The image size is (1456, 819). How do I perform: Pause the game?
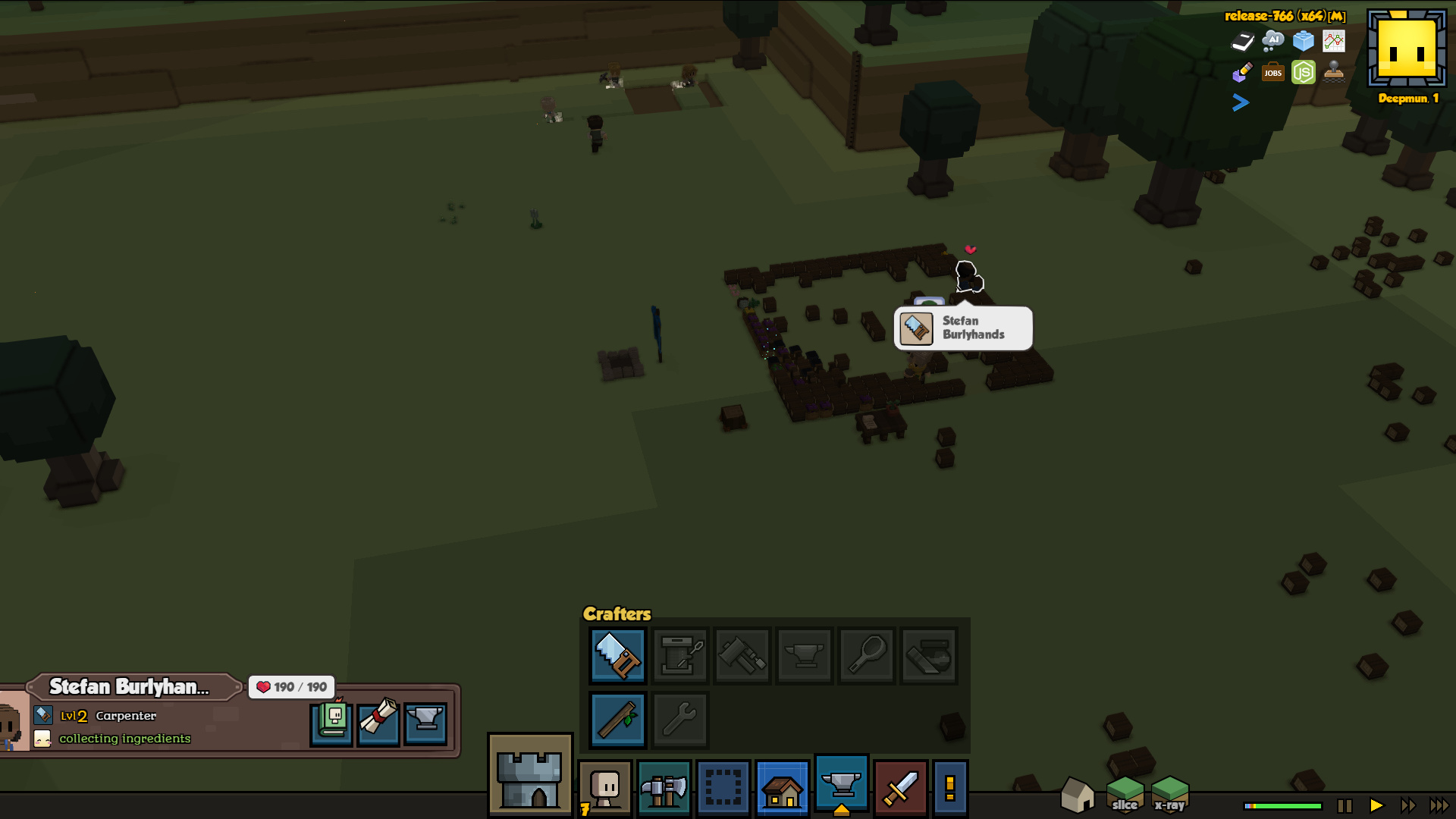[x=1345, y=805]
